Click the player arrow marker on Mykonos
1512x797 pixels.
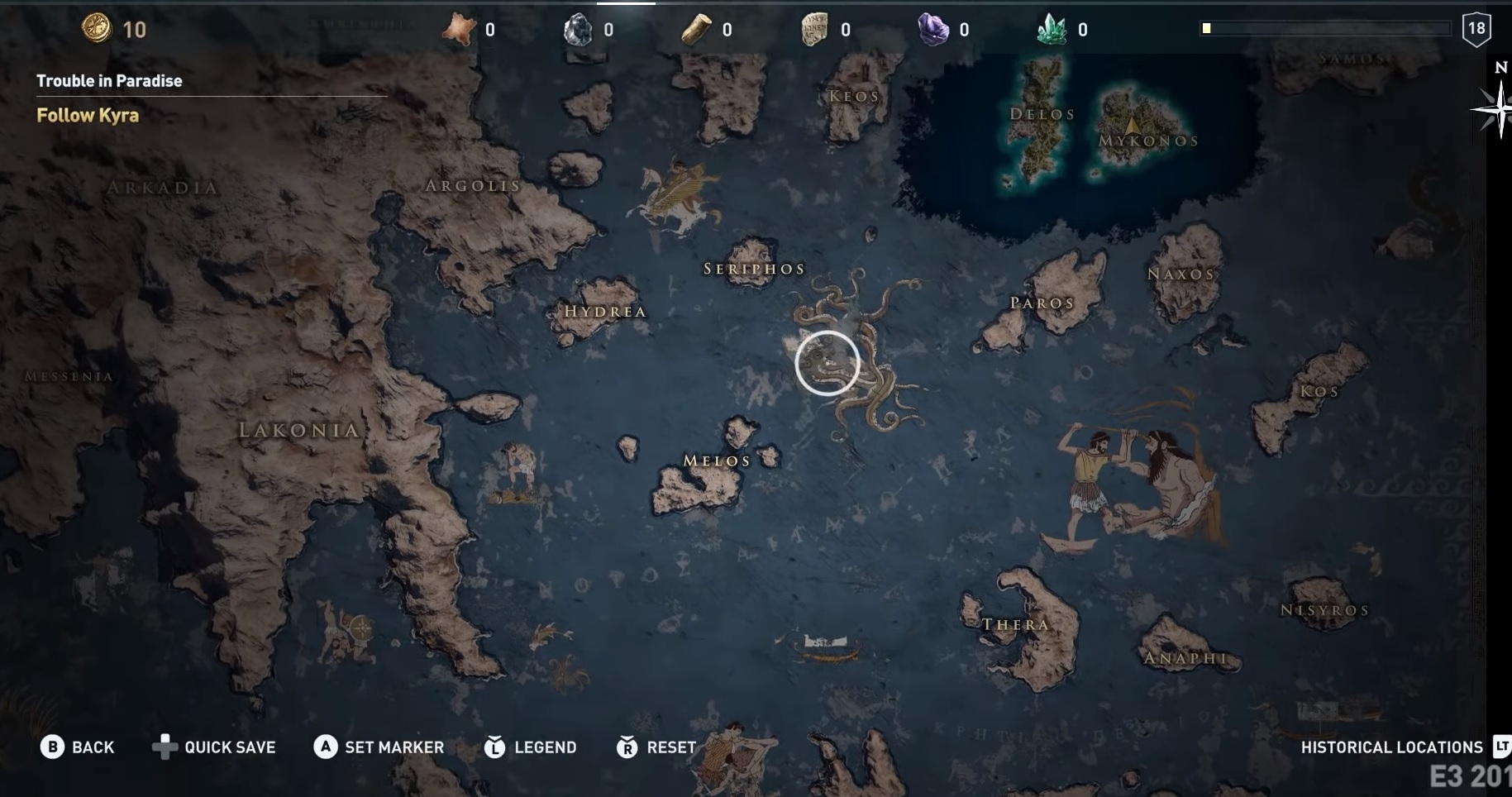1133,126
